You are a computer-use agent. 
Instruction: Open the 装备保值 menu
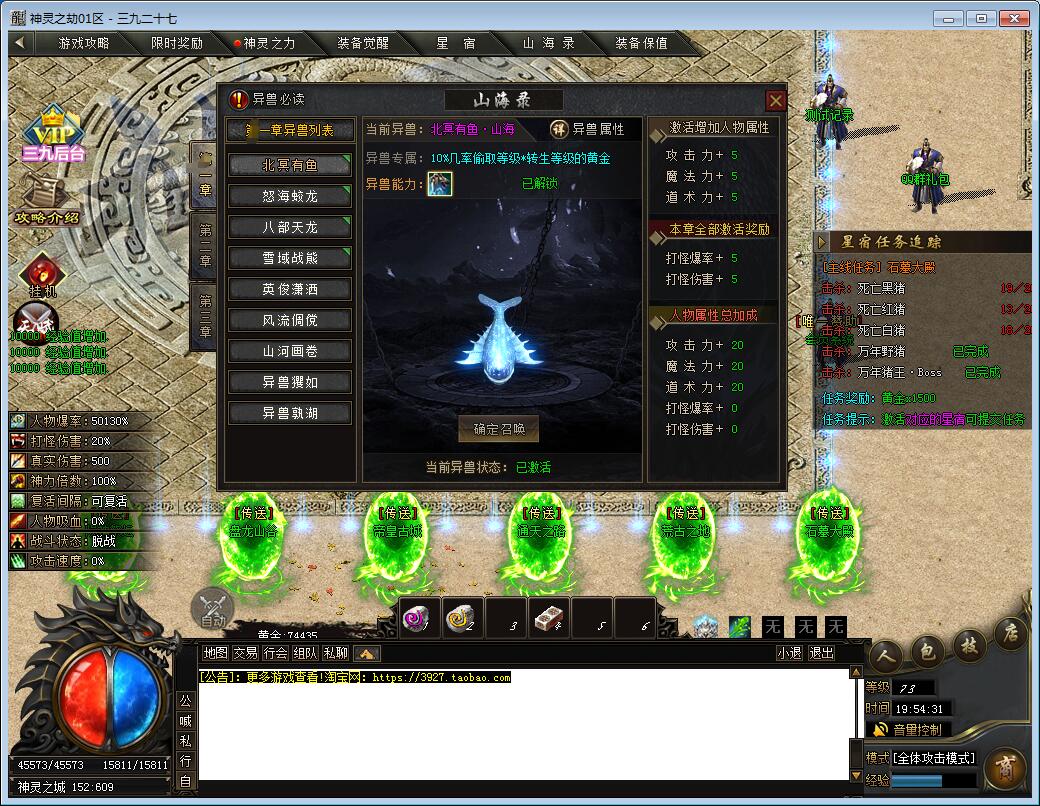641,43
